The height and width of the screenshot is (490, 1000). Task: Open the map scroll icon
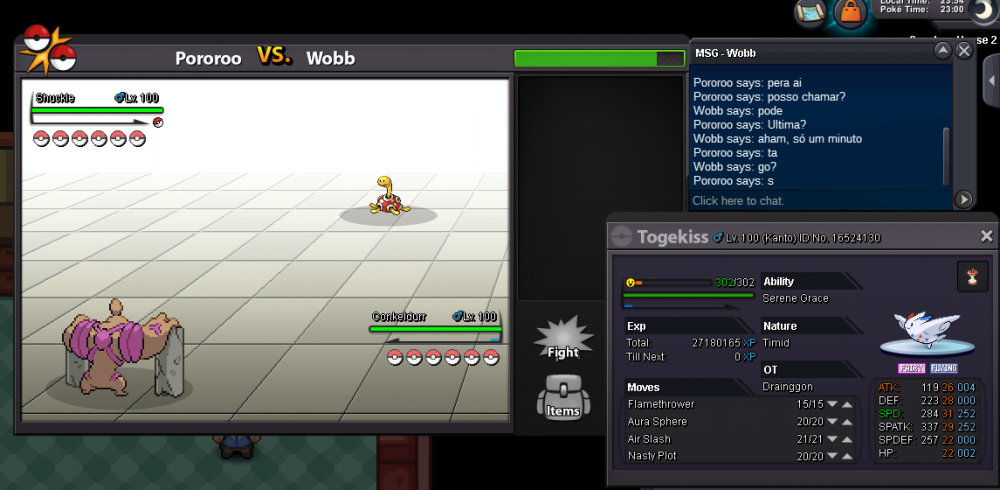point(810,12)
